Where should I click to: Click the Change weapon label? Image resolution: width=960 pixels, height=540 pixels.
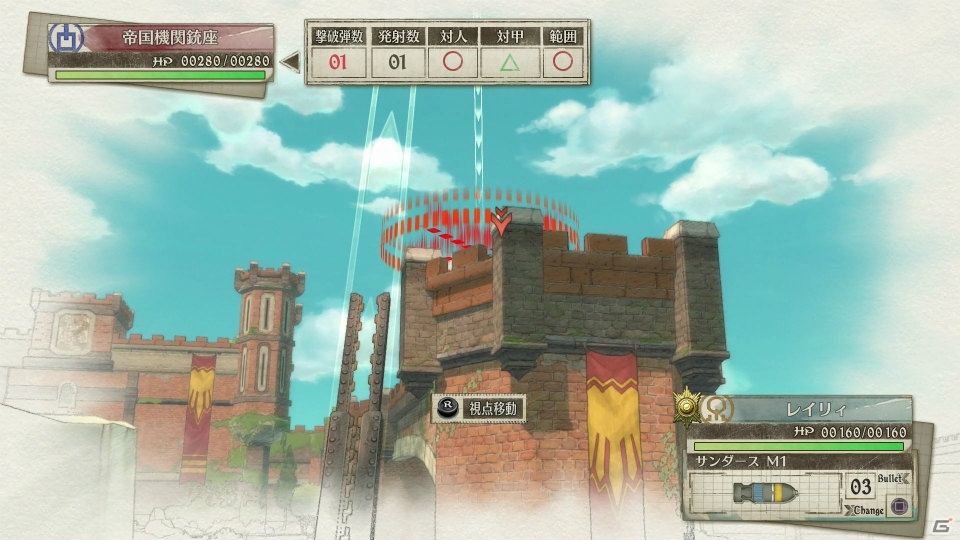click(867, 510)
